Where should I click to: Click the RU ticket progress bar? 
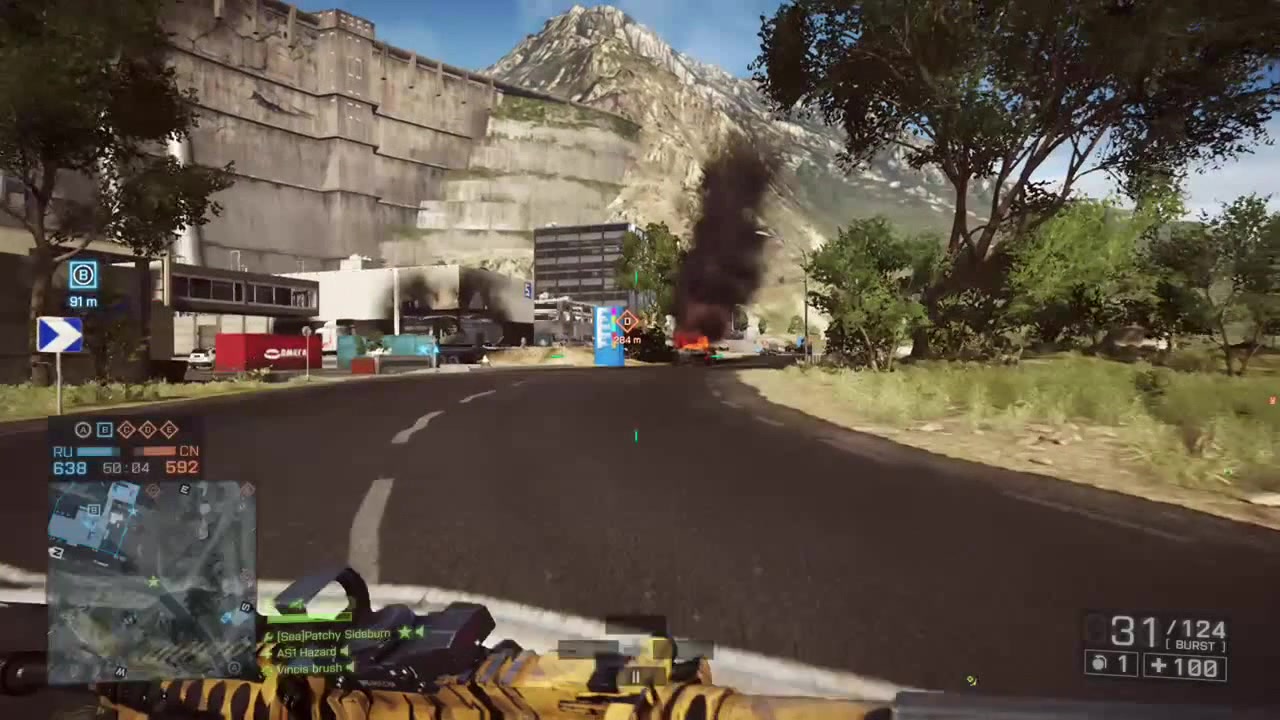(98, 451)
